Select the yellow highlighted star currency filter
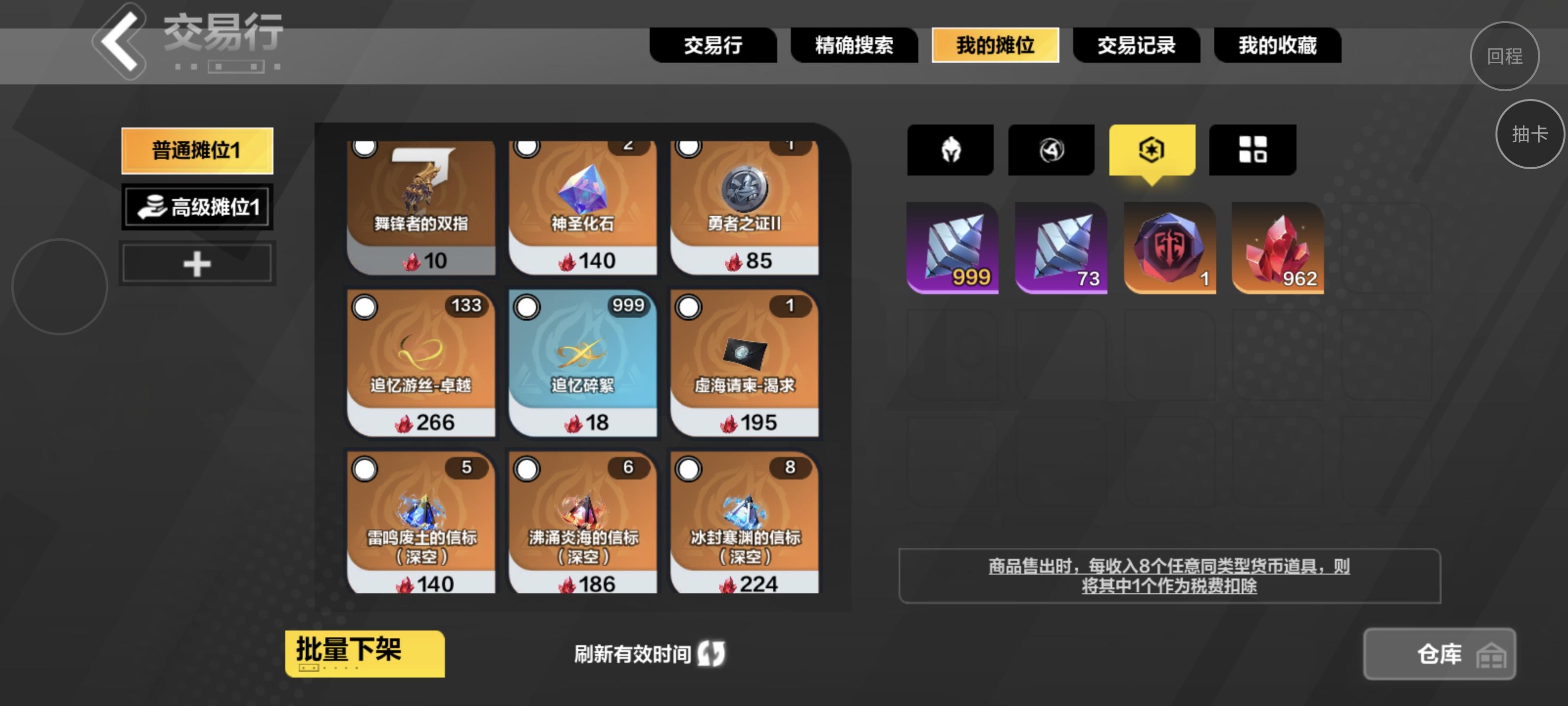 (x=1151, y=150)
